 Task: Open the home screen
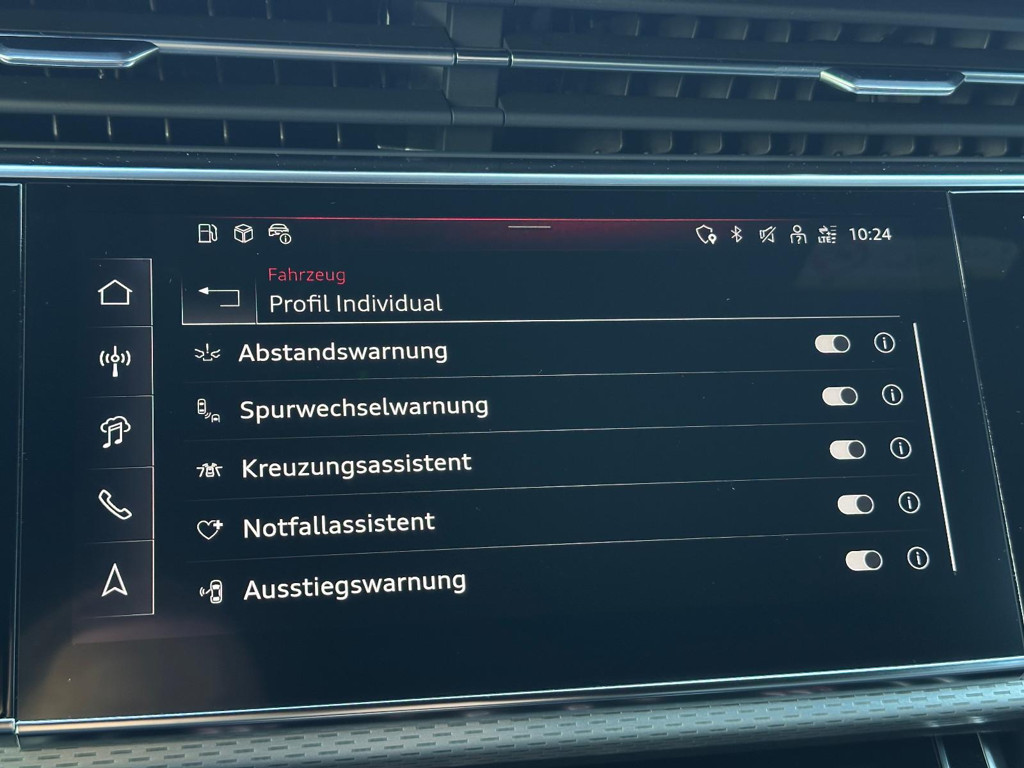tap(115, 293)
